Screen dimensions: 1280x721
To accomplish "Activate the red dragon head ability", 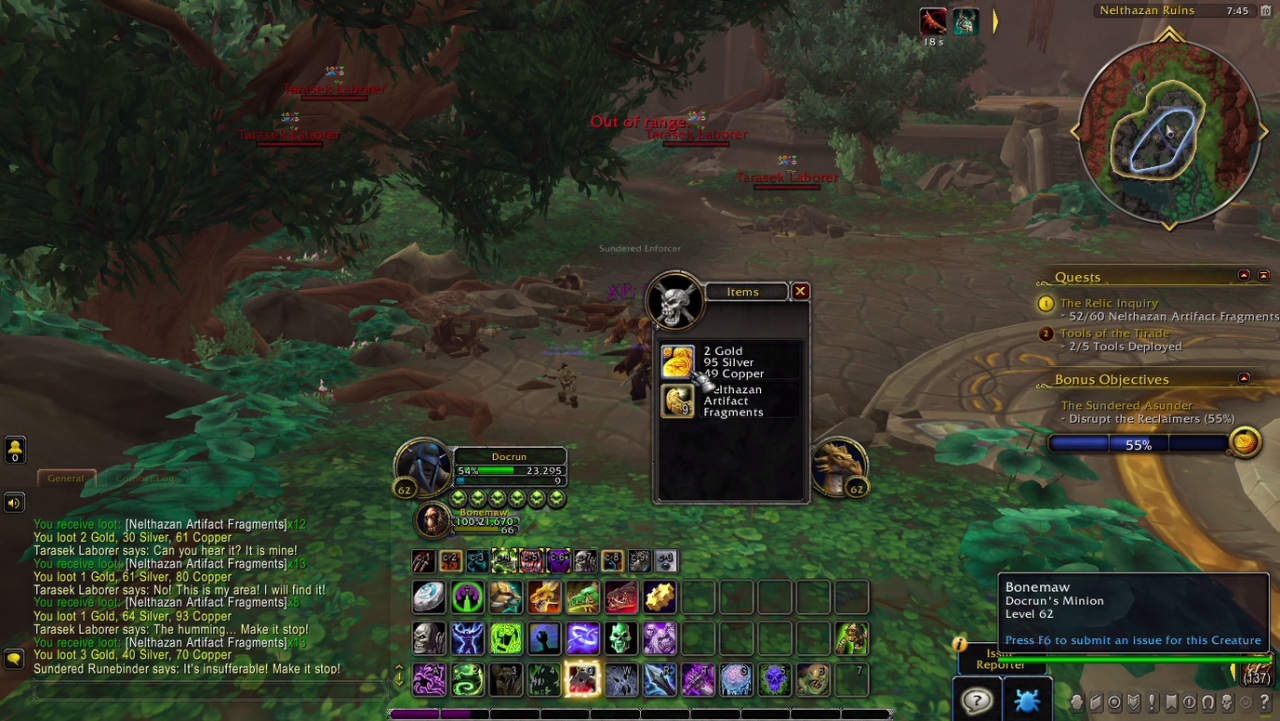I will point(620,598).
